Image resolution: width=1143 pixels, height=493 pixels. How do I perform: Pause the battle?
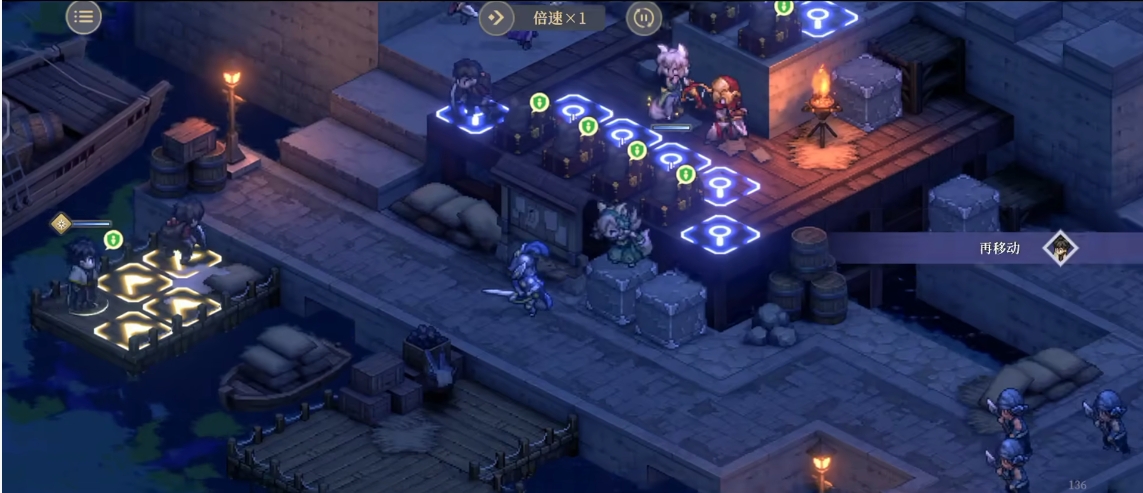pyautogui.click(x=643, y=17)
